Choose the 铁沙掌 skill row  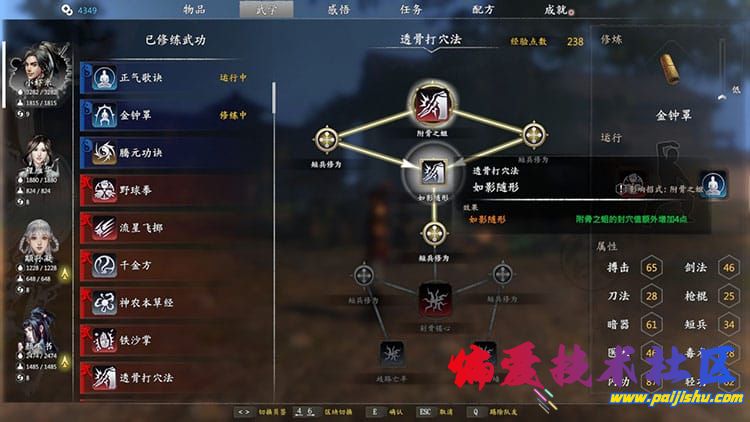click(x=175, y=339)
